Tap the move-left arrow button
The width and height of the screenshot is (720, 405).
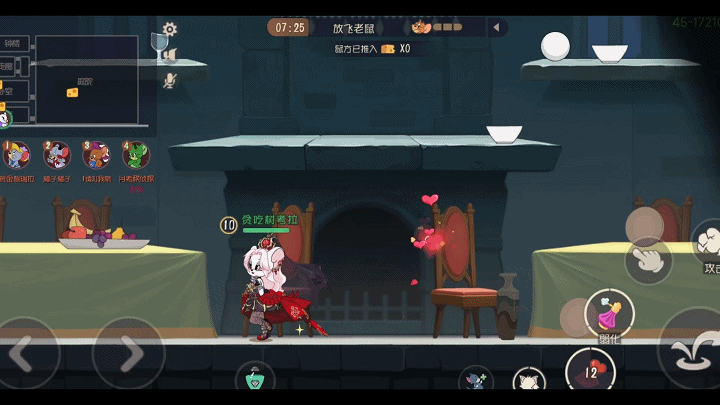coord(26,353)
